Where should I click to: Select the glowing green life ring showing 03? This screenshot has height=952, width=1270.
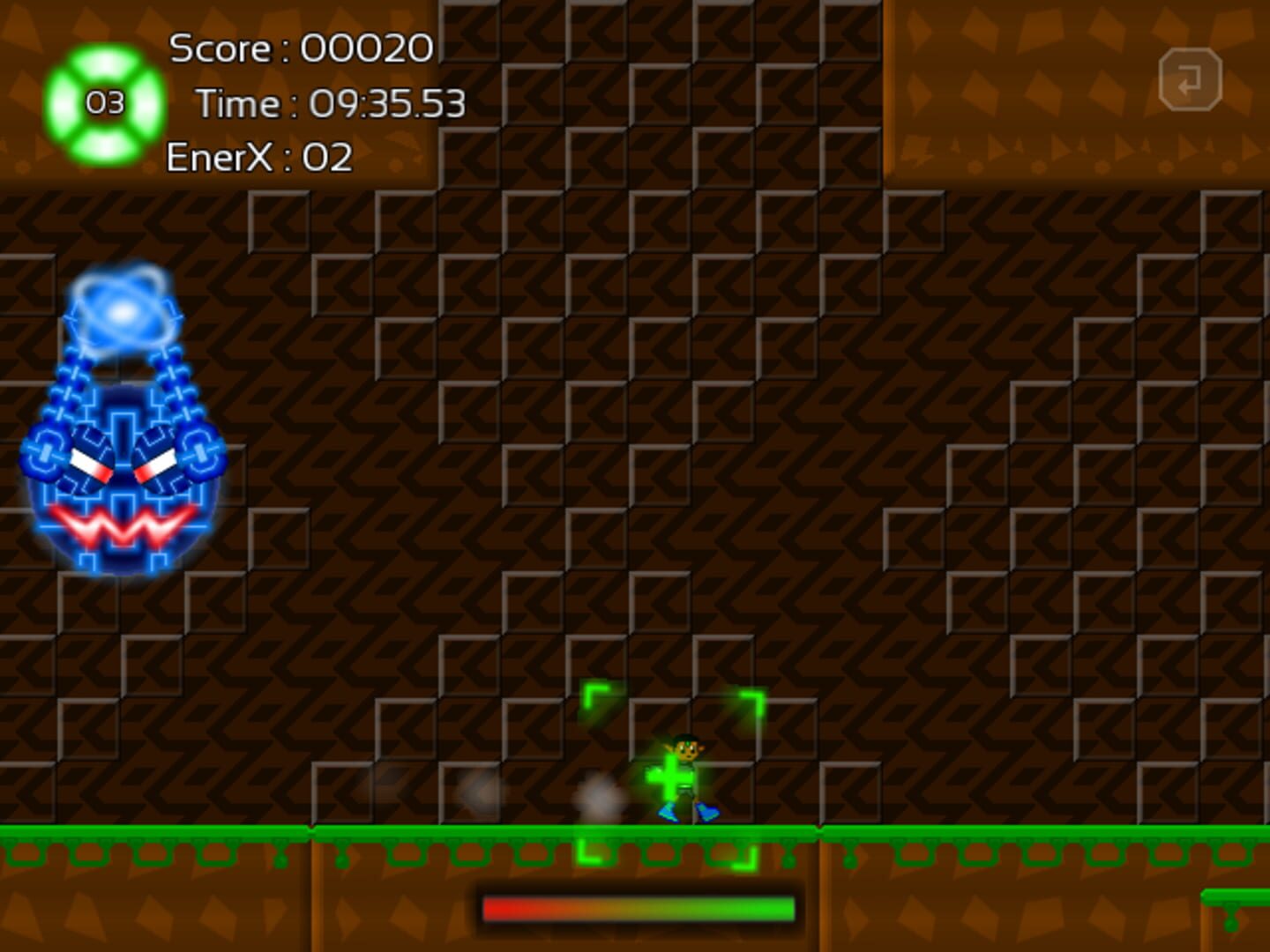point(106,106)
